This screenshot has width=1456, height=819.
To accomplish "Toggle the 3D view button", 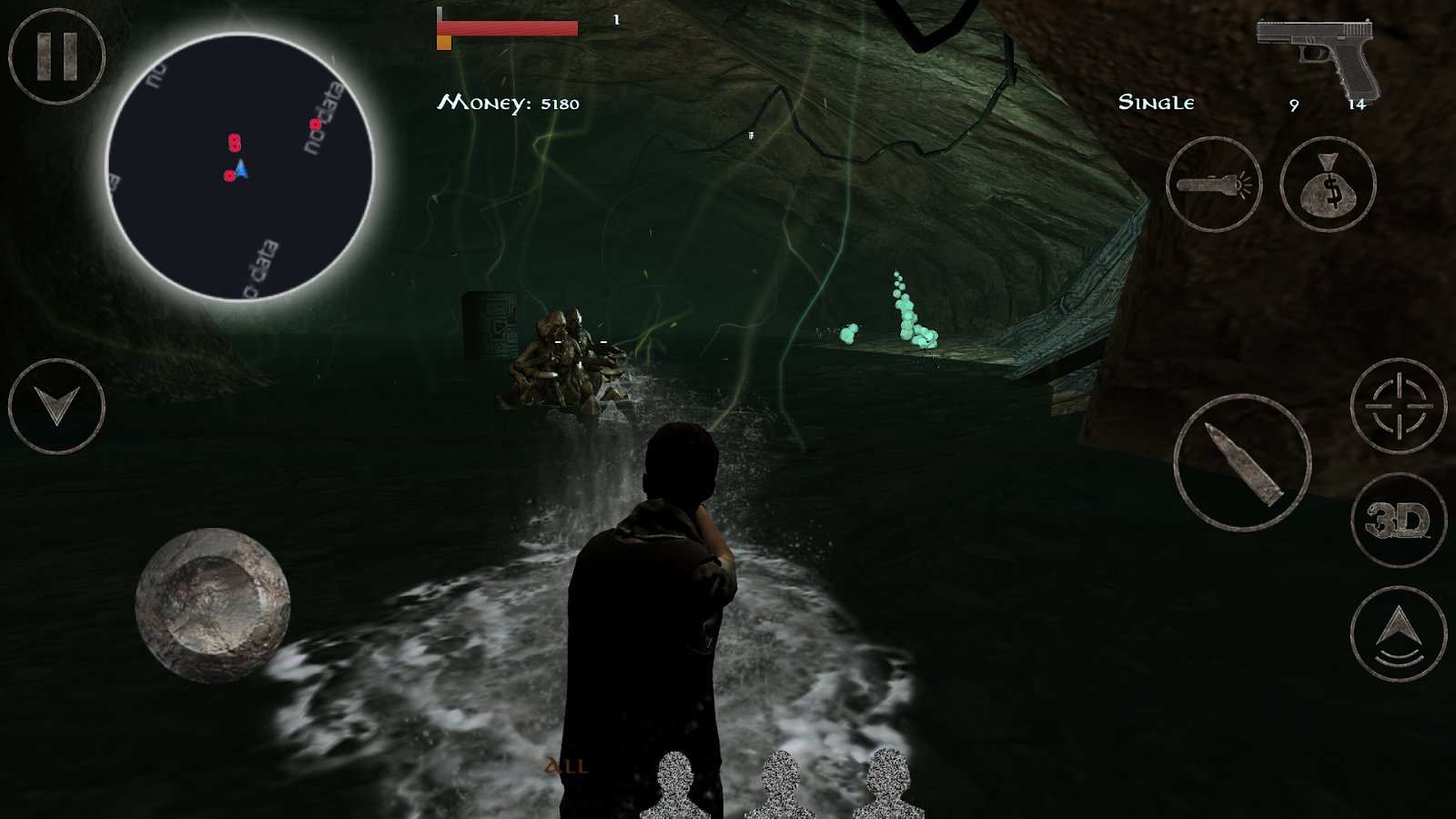I will 1399,521.
